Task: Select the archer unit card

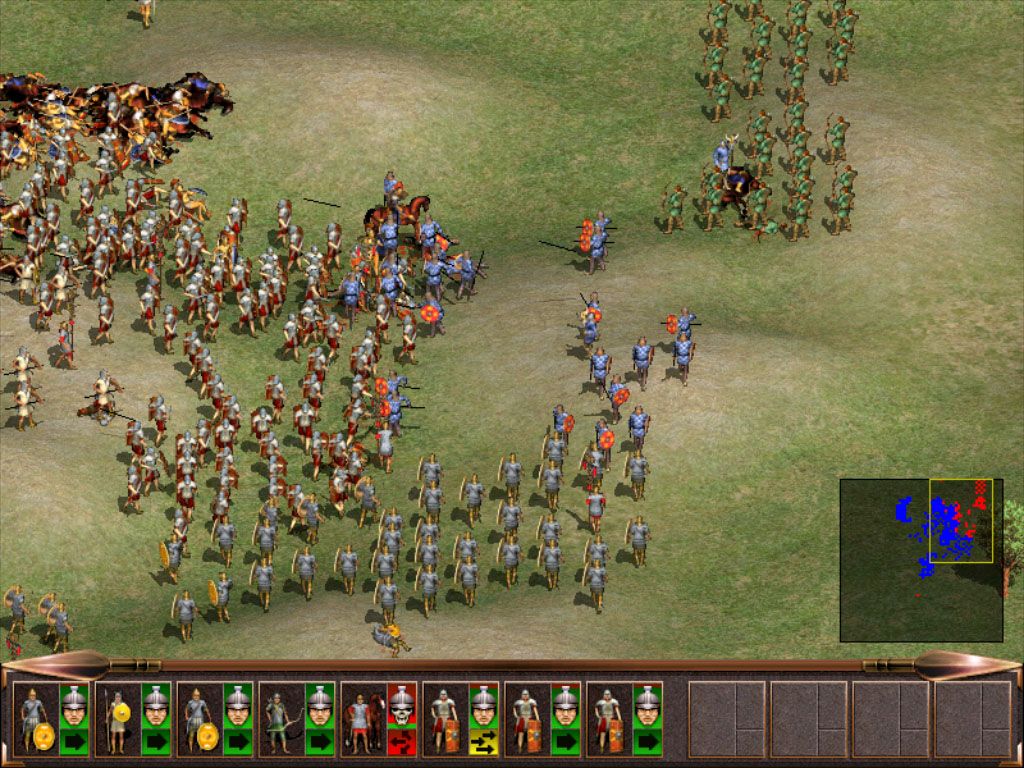Action: click(276, 718)
